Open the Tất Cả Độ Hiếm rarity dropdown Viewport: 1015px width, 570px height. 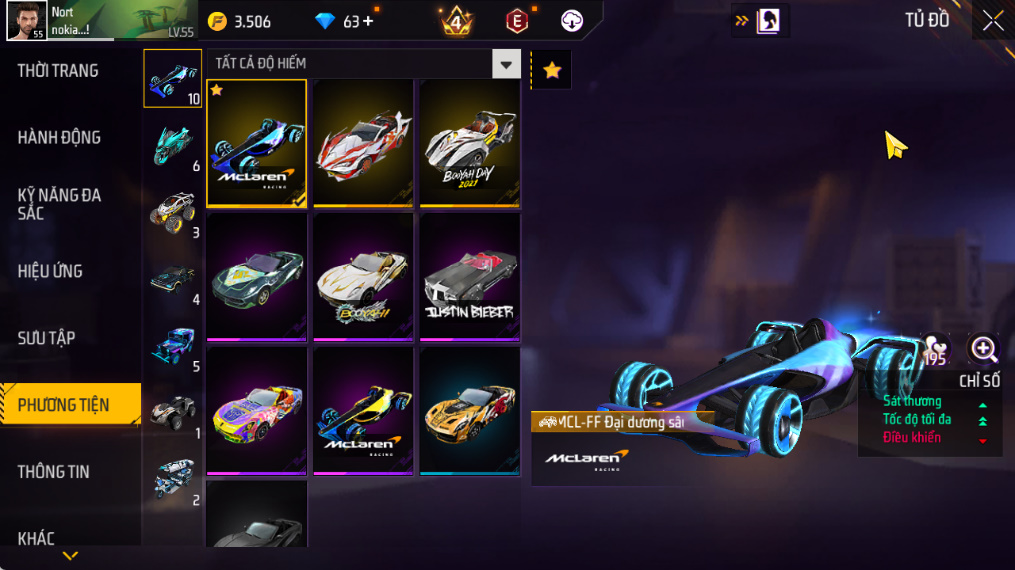[506, 65]
